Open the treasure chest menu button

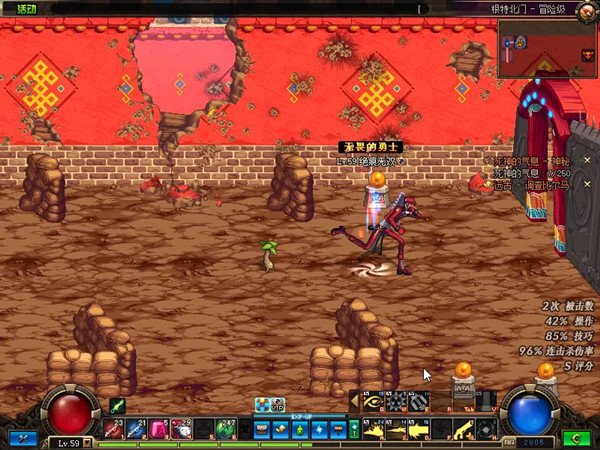pos(262,430)
